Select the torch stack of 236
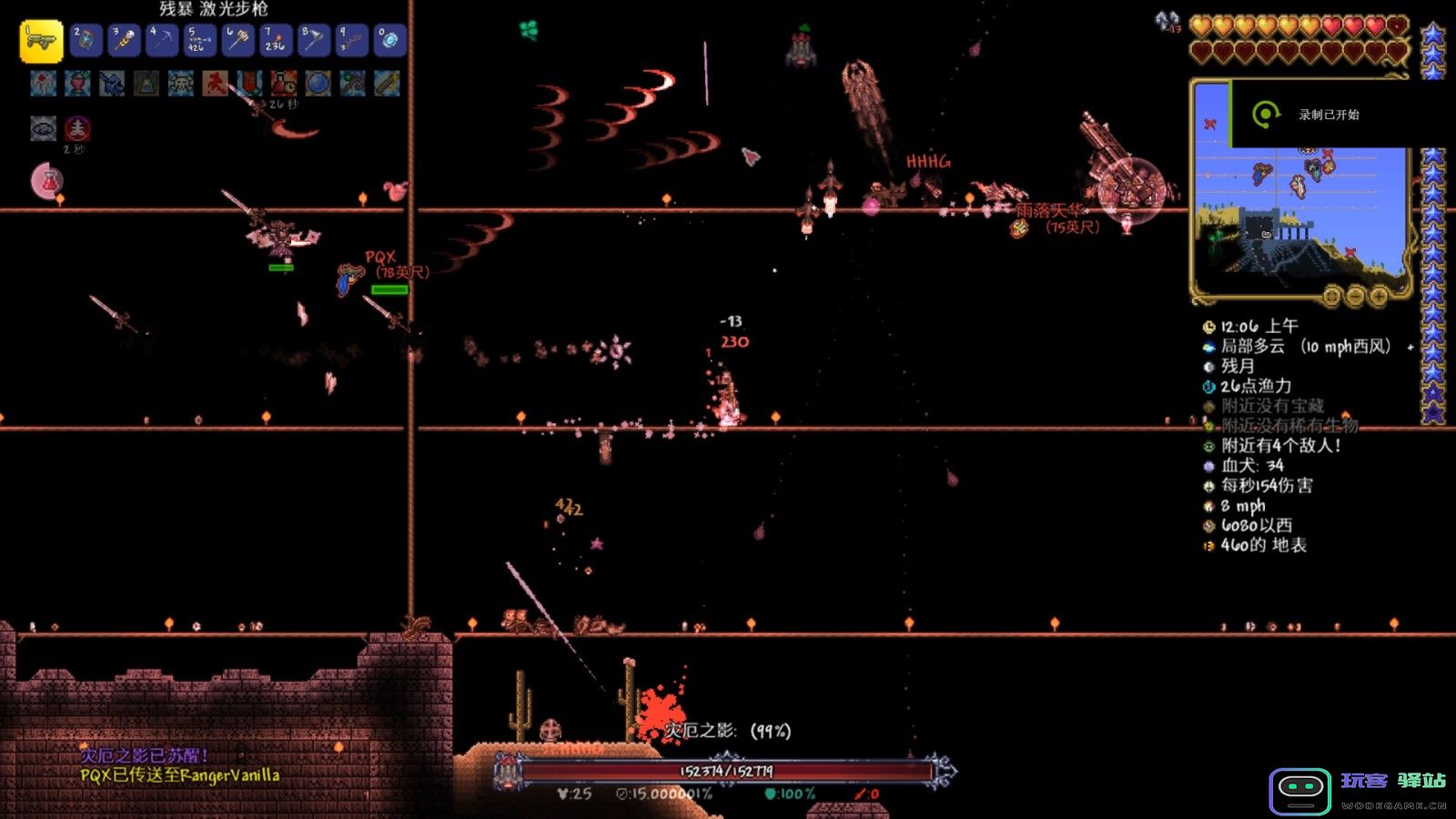The height and width of the screenshot is (819, 1456). point(275,41)
